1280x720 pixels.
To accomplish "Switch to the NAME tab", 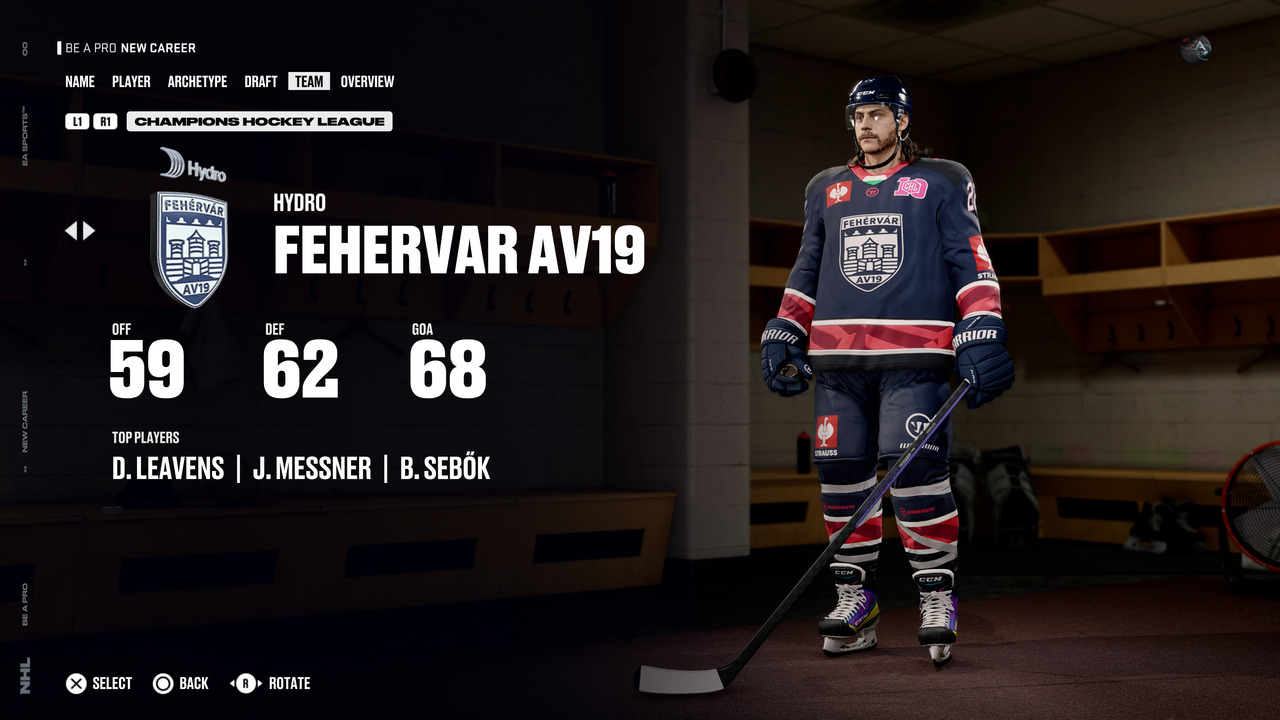I will pyautogui.click(x=80, y=82).
